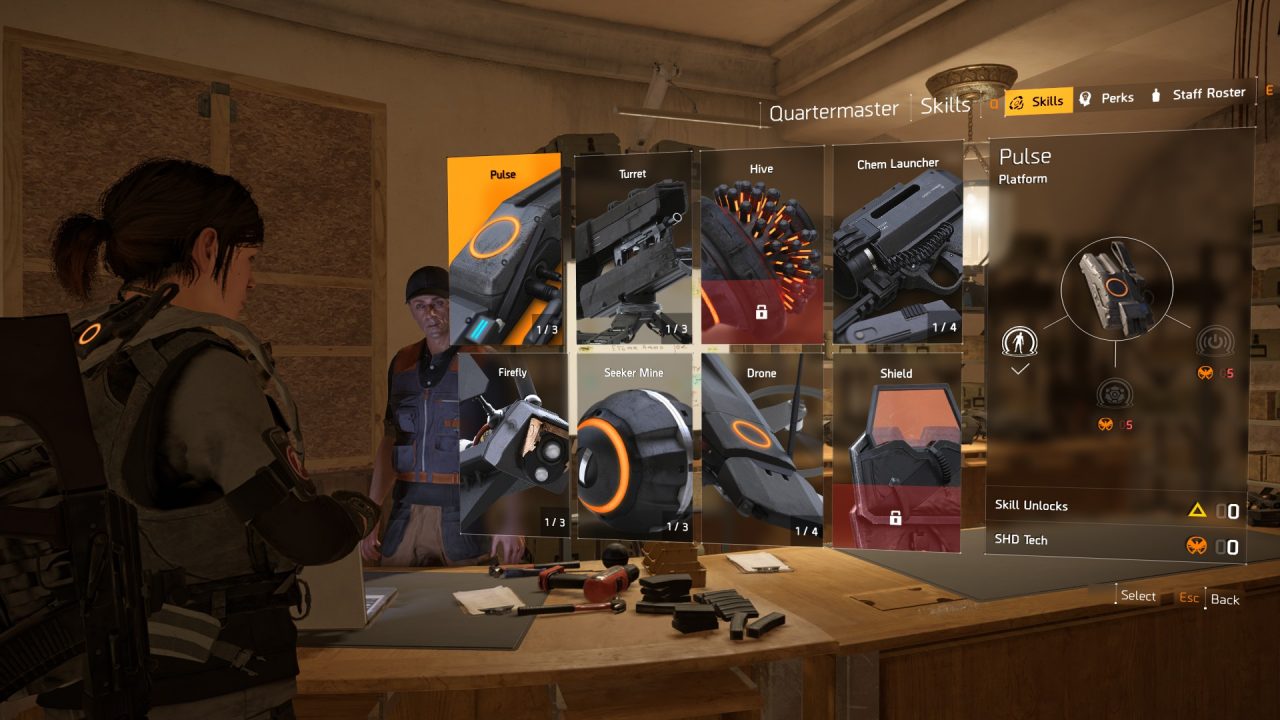1280x720 pixels.
Task: Select the unlocked Pulse variant icon
Action: click(1020, 343)
